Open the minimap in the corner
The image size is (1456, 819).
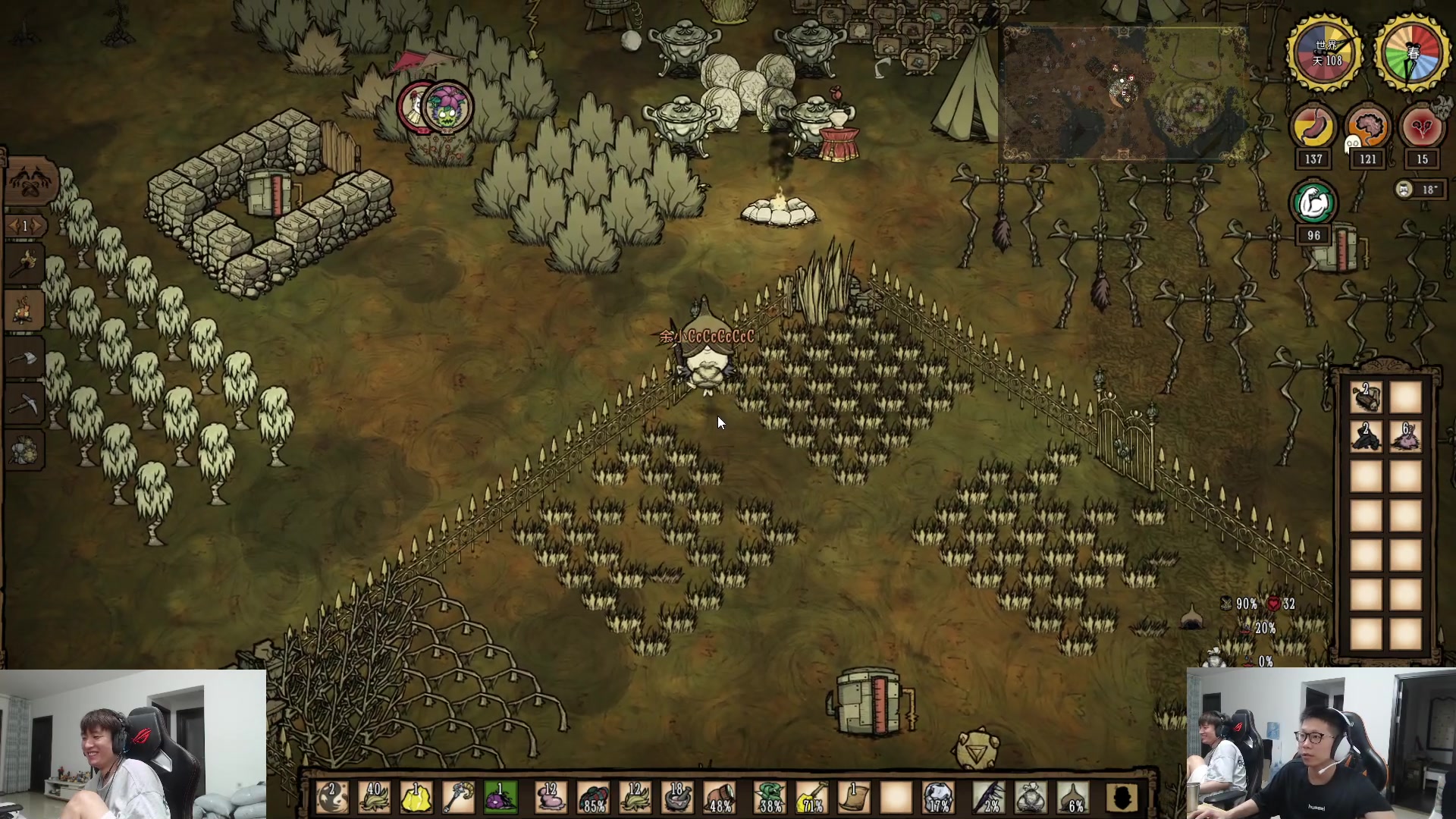coord(1125,94)
